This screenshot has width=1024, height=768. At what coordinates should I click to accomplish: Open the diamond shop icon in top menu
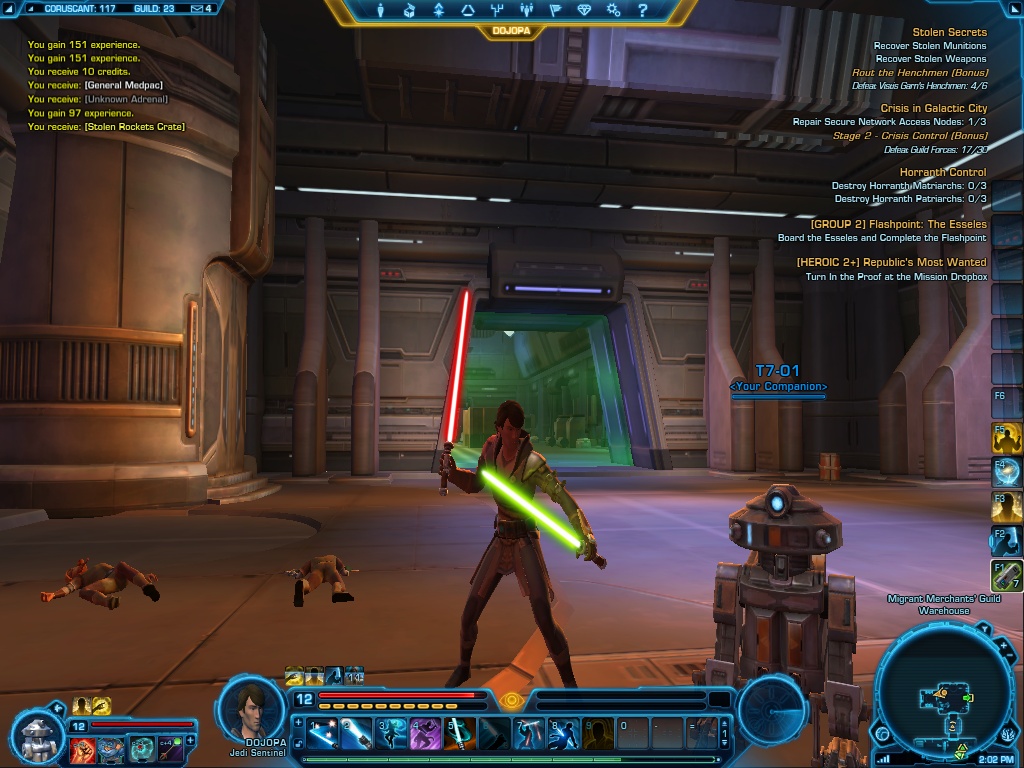pyautogui.click(x=585, y=11)
